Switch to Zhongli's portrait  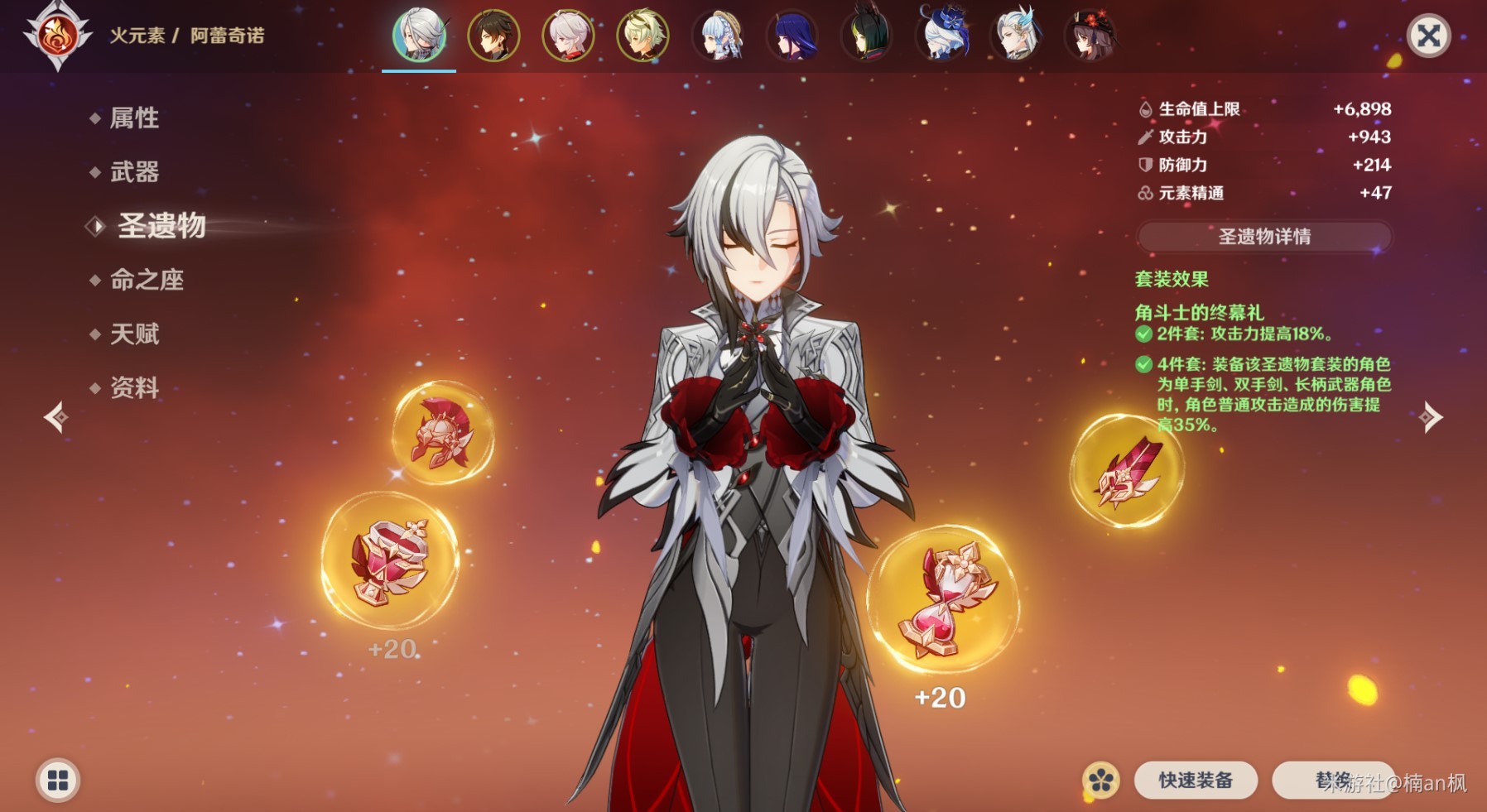tap(493, 36)
